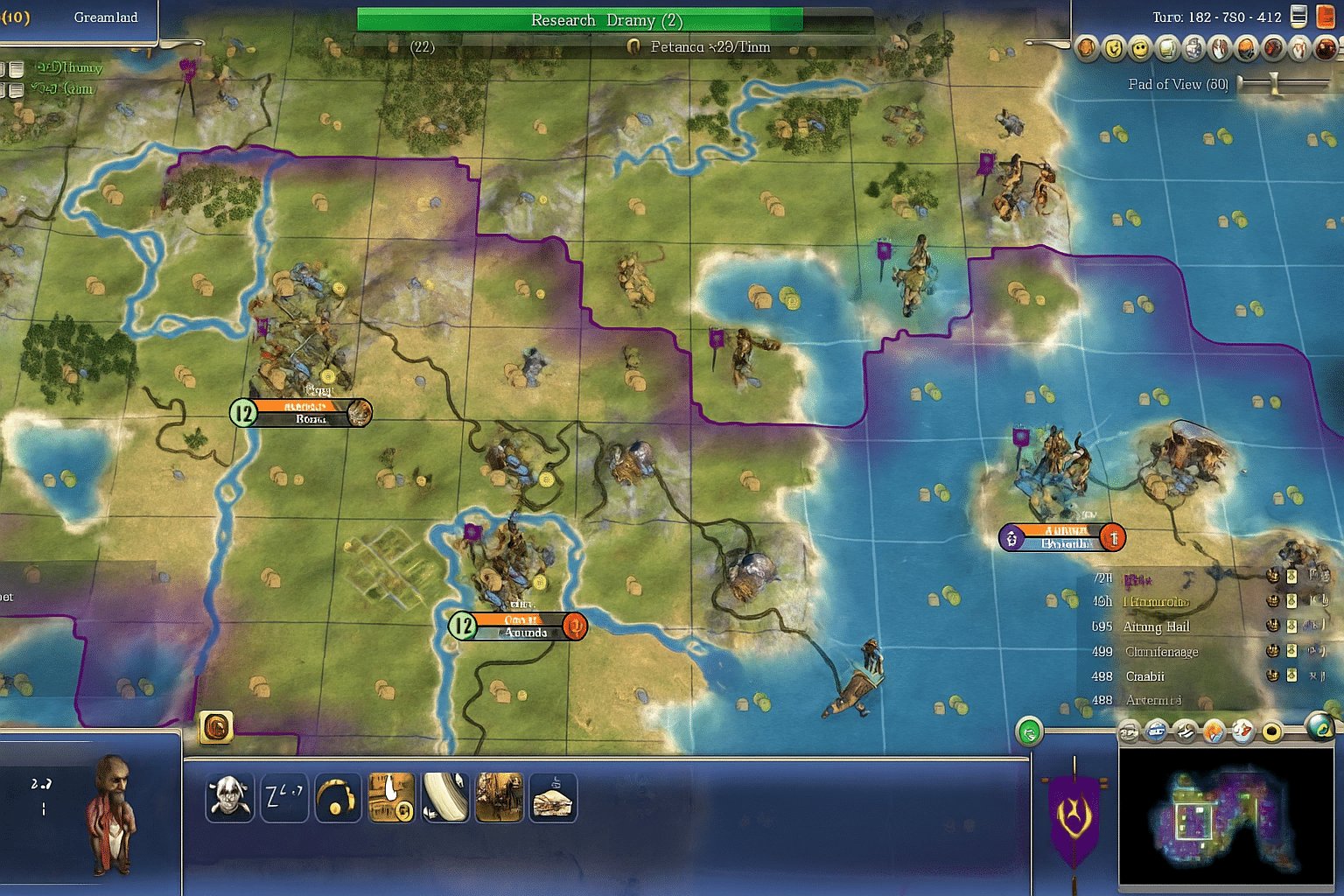1344x896 pixels.
Task: Click the Field of View slider handle
Action: (x=1274, y=83)
